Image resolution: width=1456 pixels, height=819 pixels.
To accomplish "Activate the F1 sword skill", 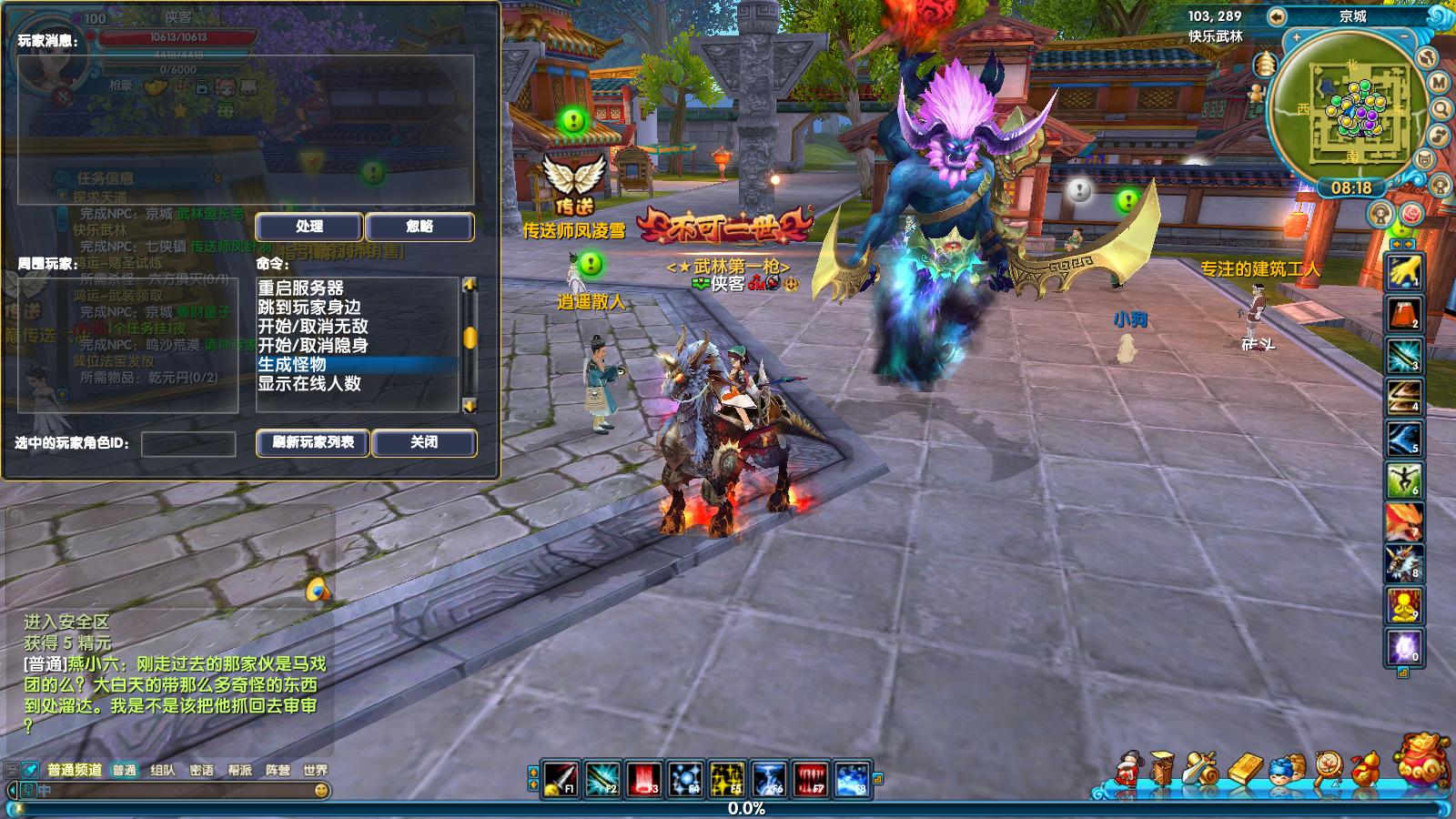I will click(x=561, y=780).
